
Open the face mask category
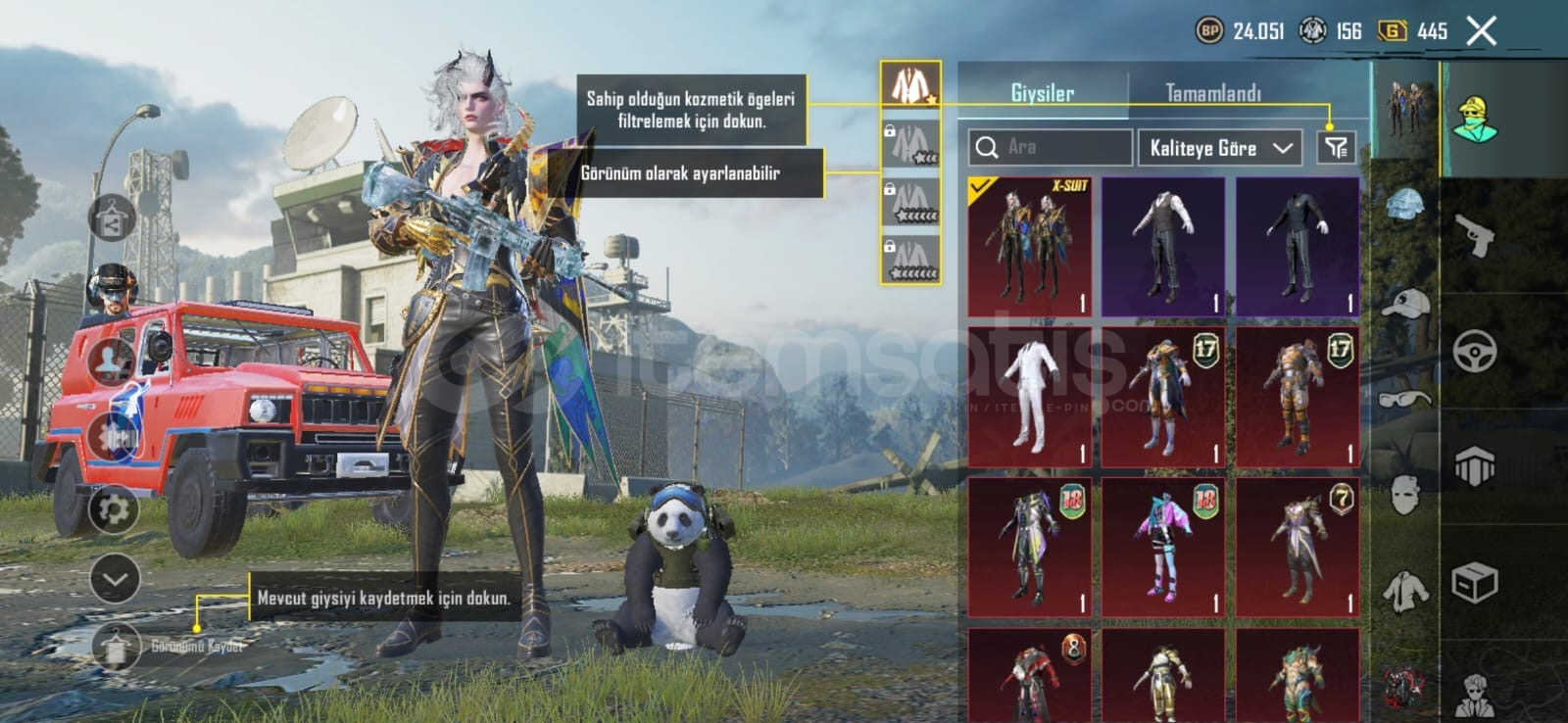(1405, 494)
